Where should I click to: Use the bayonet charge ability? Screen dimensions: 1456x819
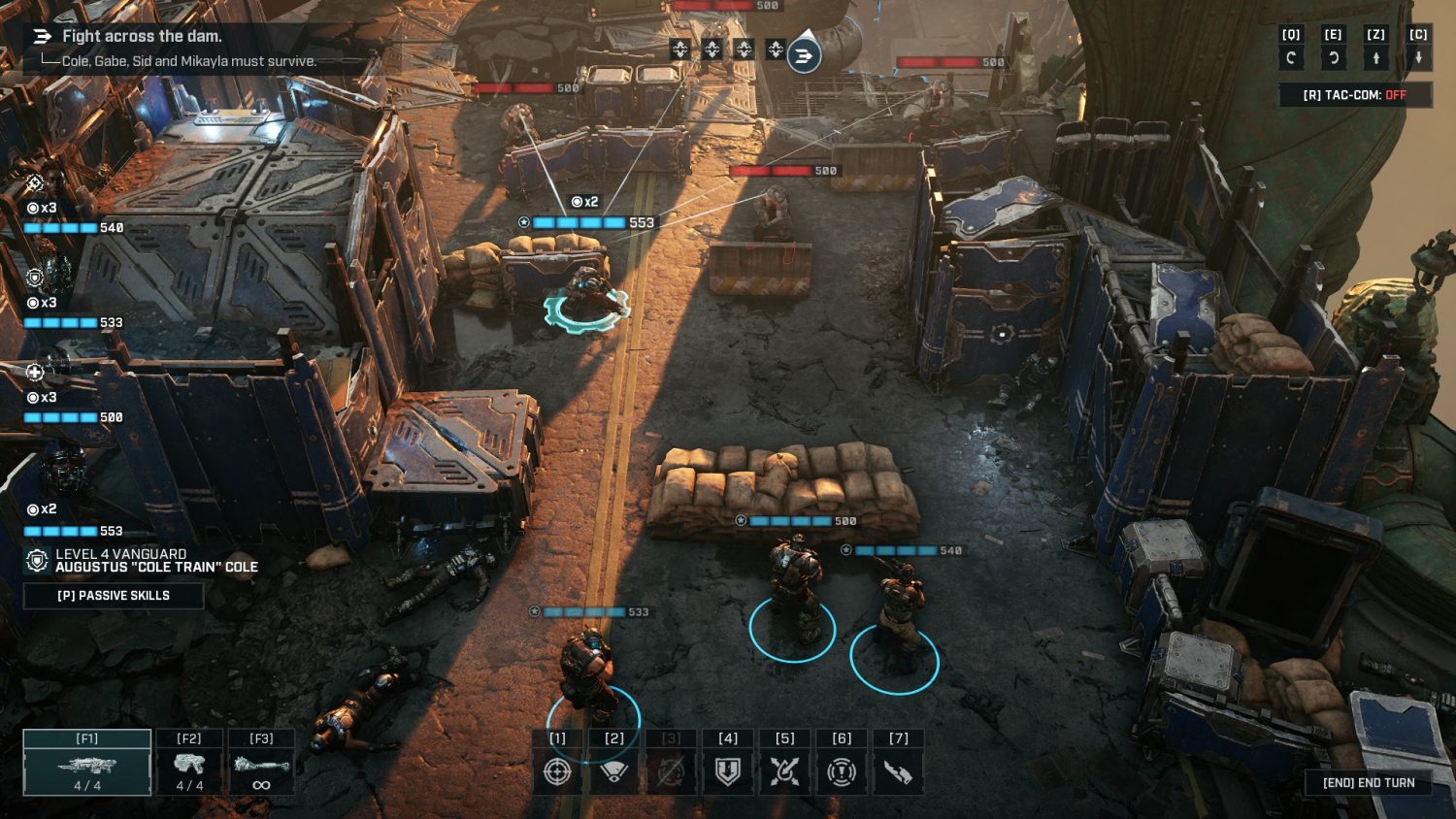click(x=898, y=770)
